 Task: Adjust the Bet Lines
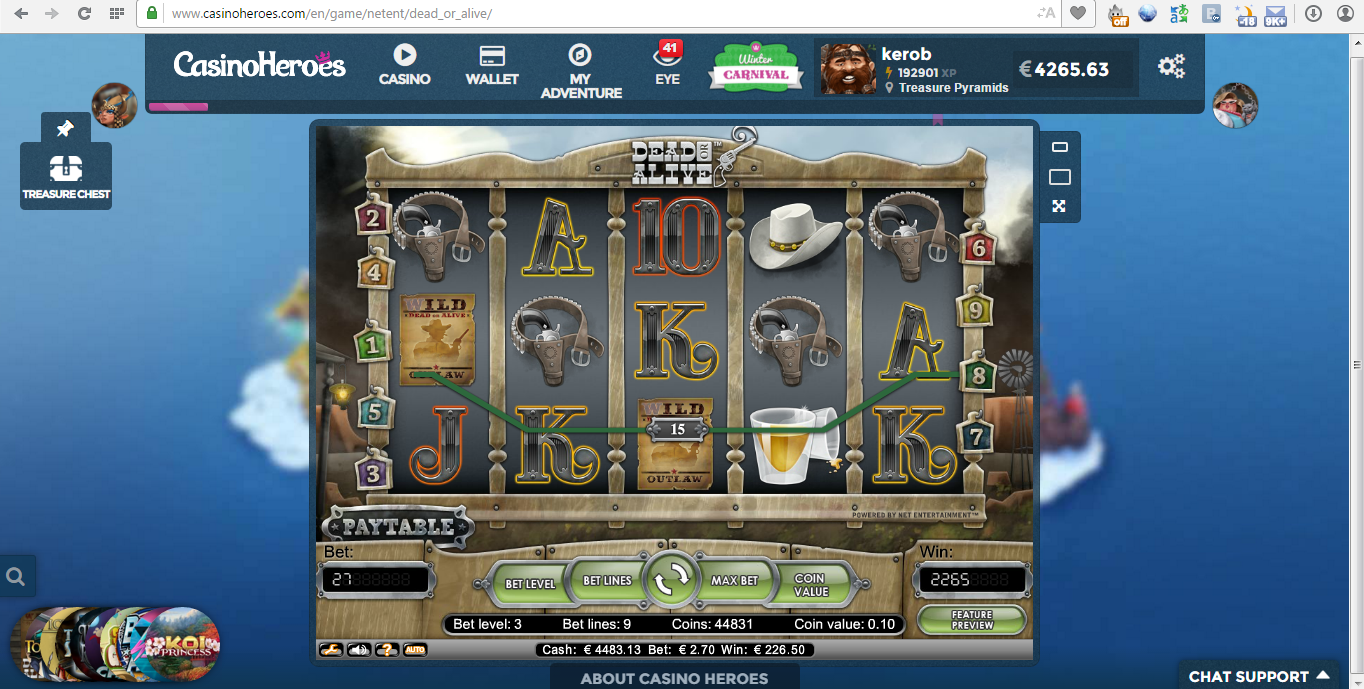click(x=607, y=580)
